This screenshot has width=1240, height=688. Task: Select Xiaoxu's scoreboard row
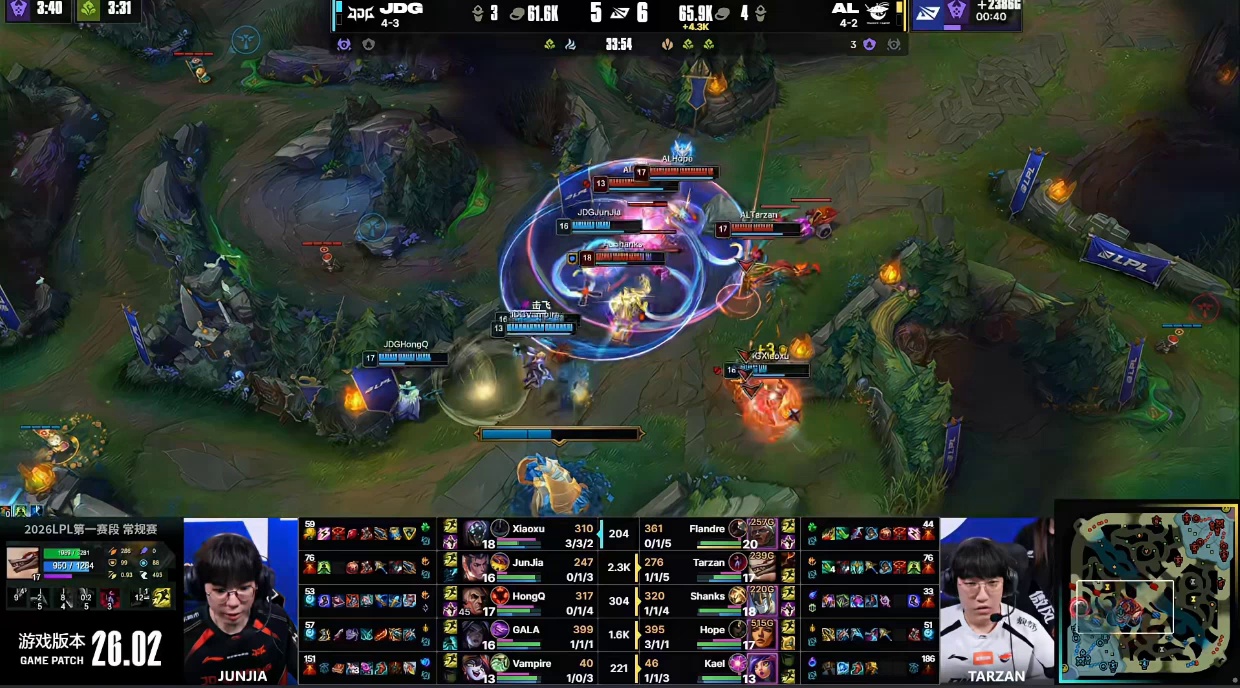pyautogui.click(x=530, y=534)
